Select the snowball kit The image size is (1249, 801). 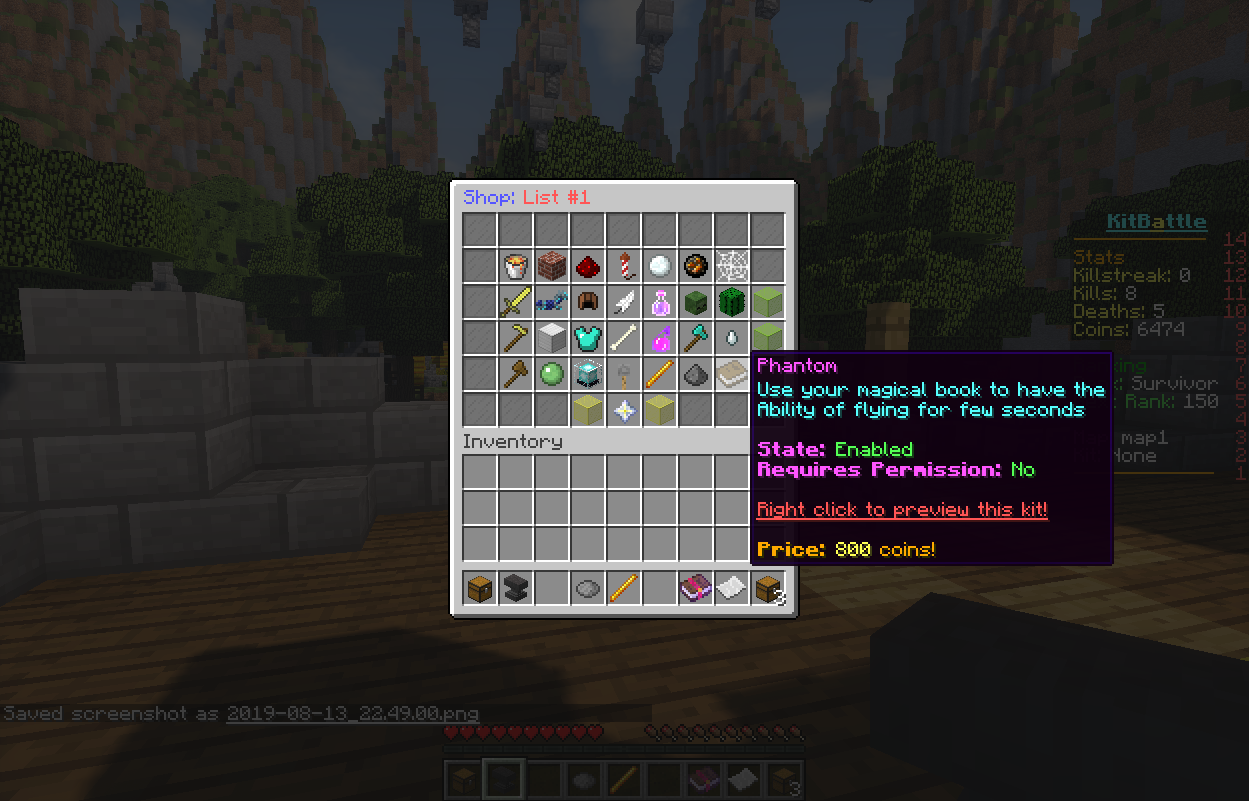pos(660,266)
